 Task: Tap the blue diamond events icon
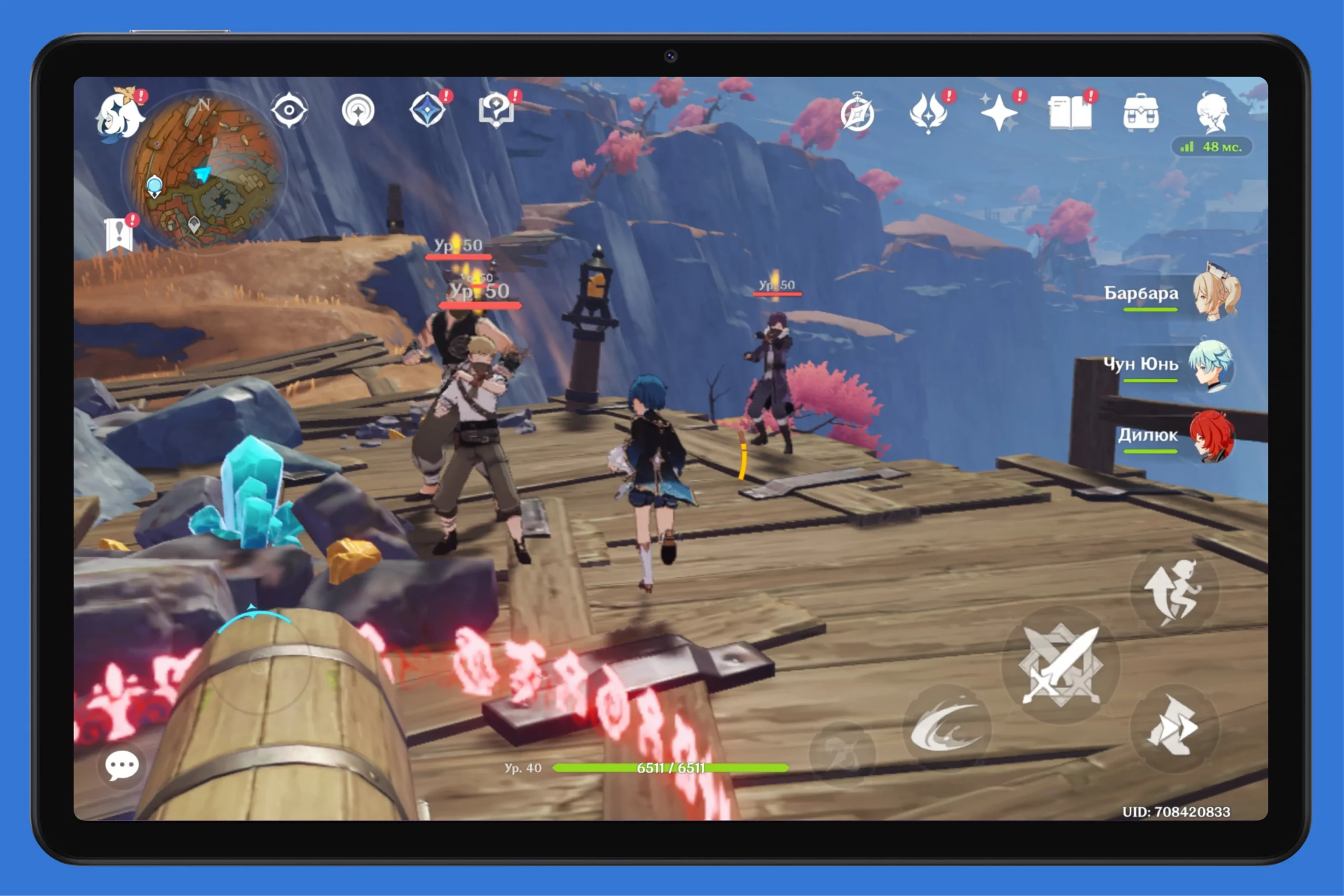tap(427, 110)
